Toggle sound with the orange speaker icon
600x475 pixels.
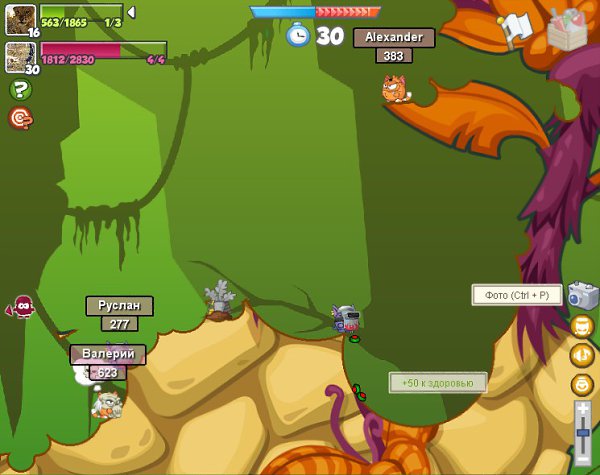[582, 354]
